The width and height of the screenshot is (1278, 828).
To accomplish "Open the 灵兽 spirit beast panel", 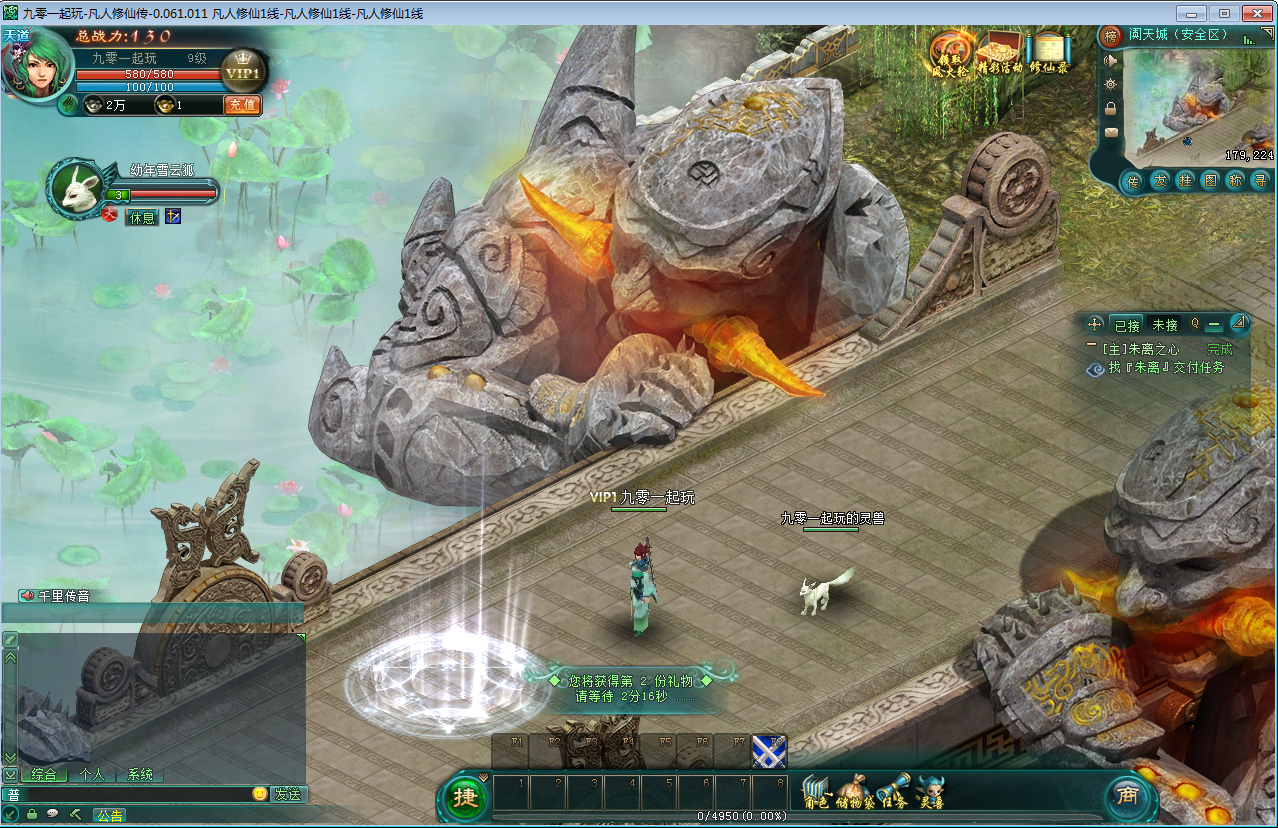I will pos(931,793).
